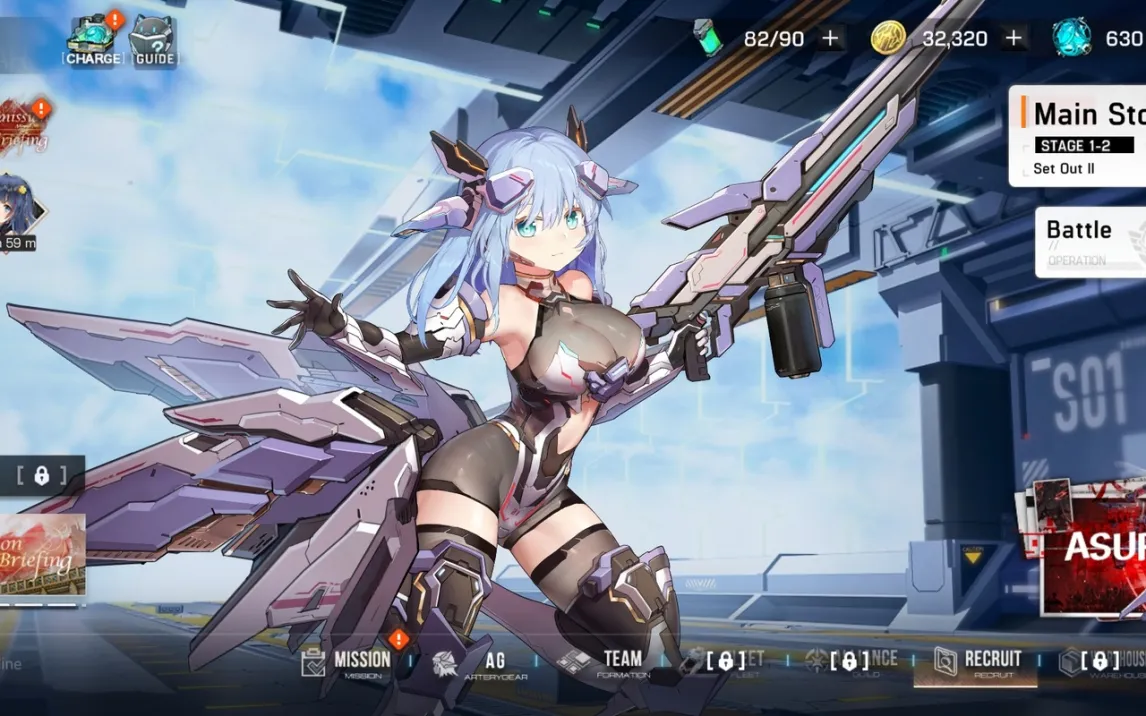Select the blue-haired character portrait timer
The width and height of the screenshot is (1146, 716).
20,213
